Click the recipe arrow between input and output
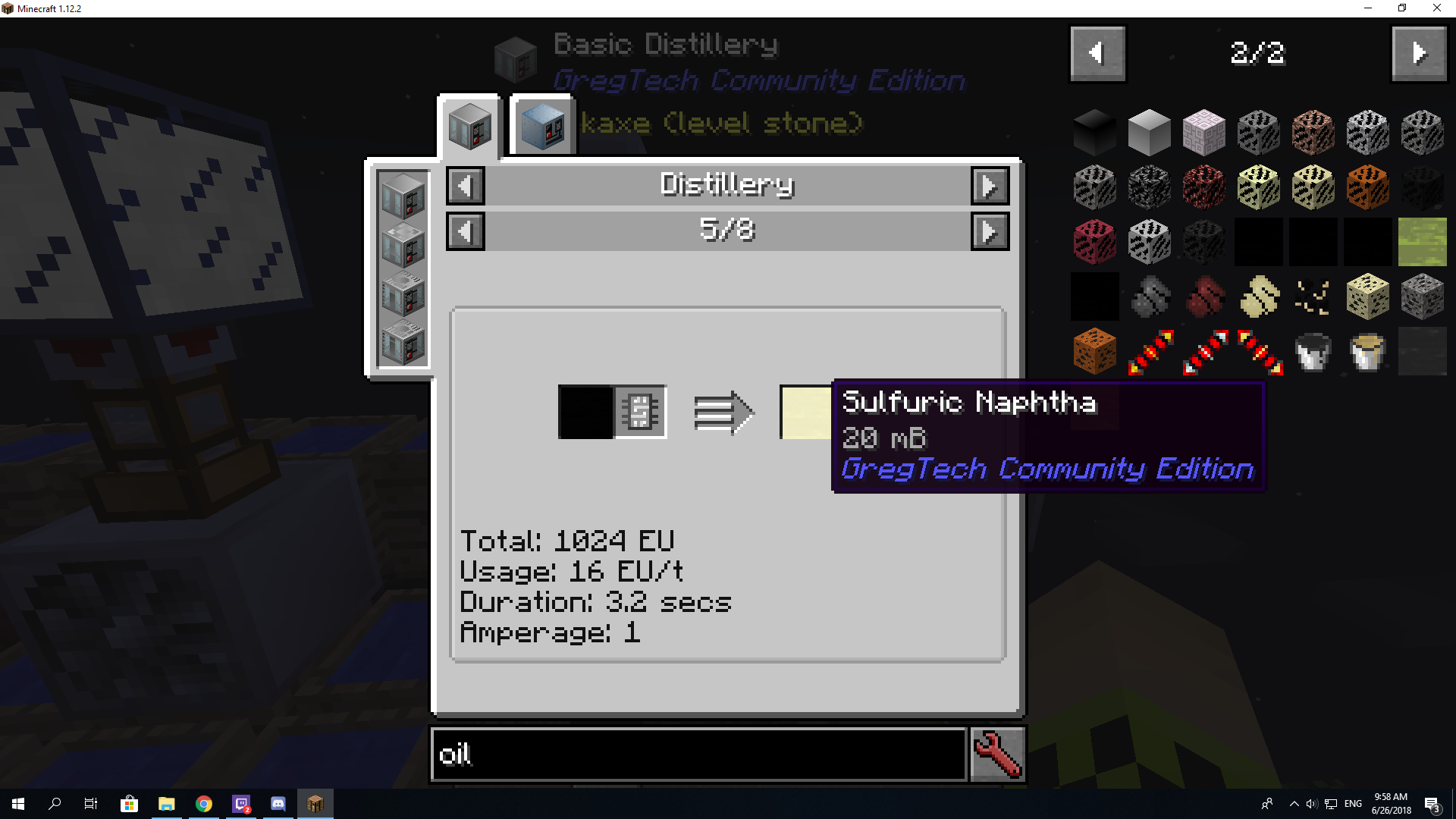The width and height of the screenshot is (1456, 819). (724, 412)
